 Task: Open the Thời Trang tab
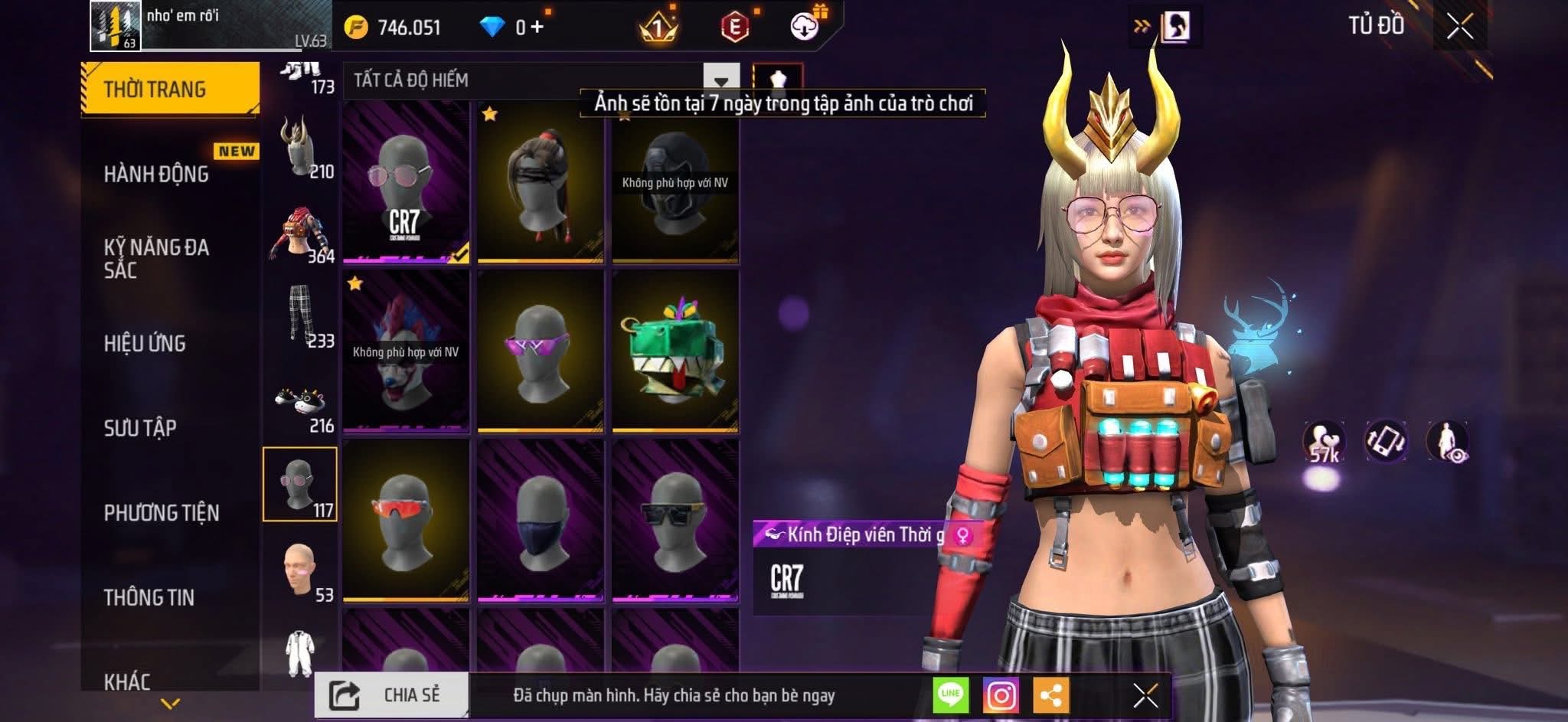[169, 90]
